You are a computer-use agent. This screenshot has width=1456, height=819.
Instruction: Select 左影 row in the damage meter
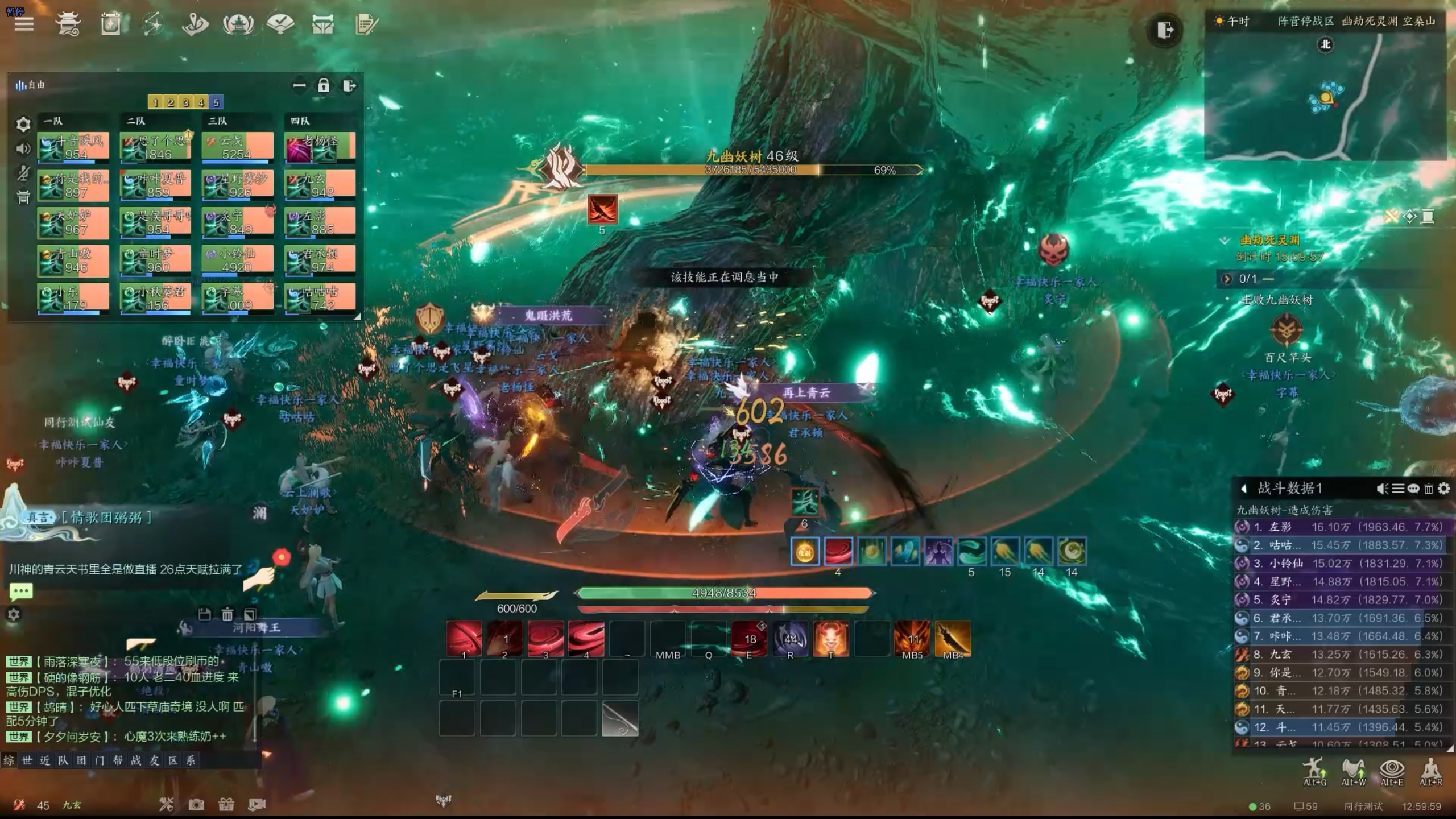point(1342,527)
